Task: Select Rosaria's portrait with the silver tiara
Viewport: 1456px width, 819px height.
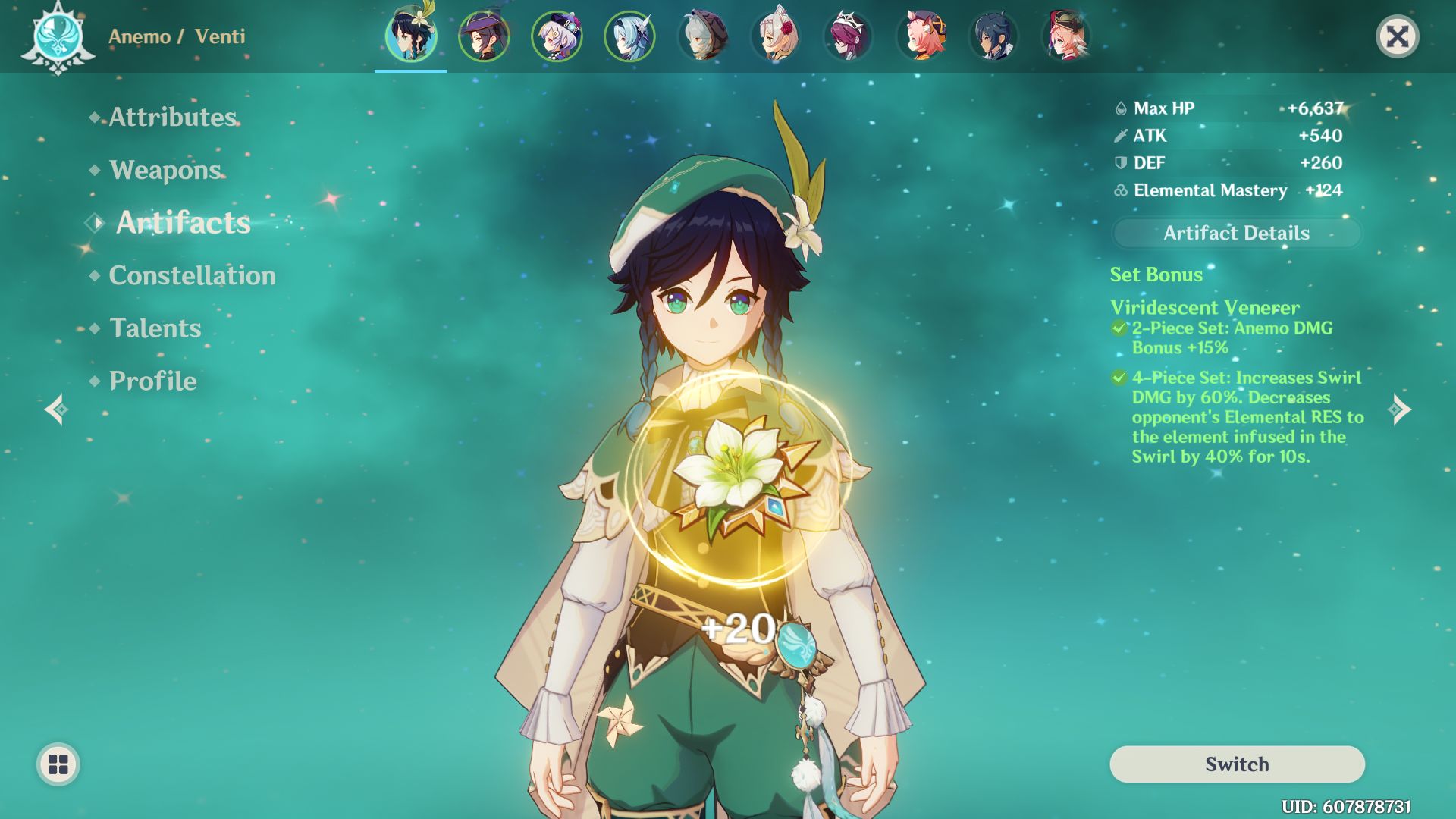Action: [x=848, y=36]
